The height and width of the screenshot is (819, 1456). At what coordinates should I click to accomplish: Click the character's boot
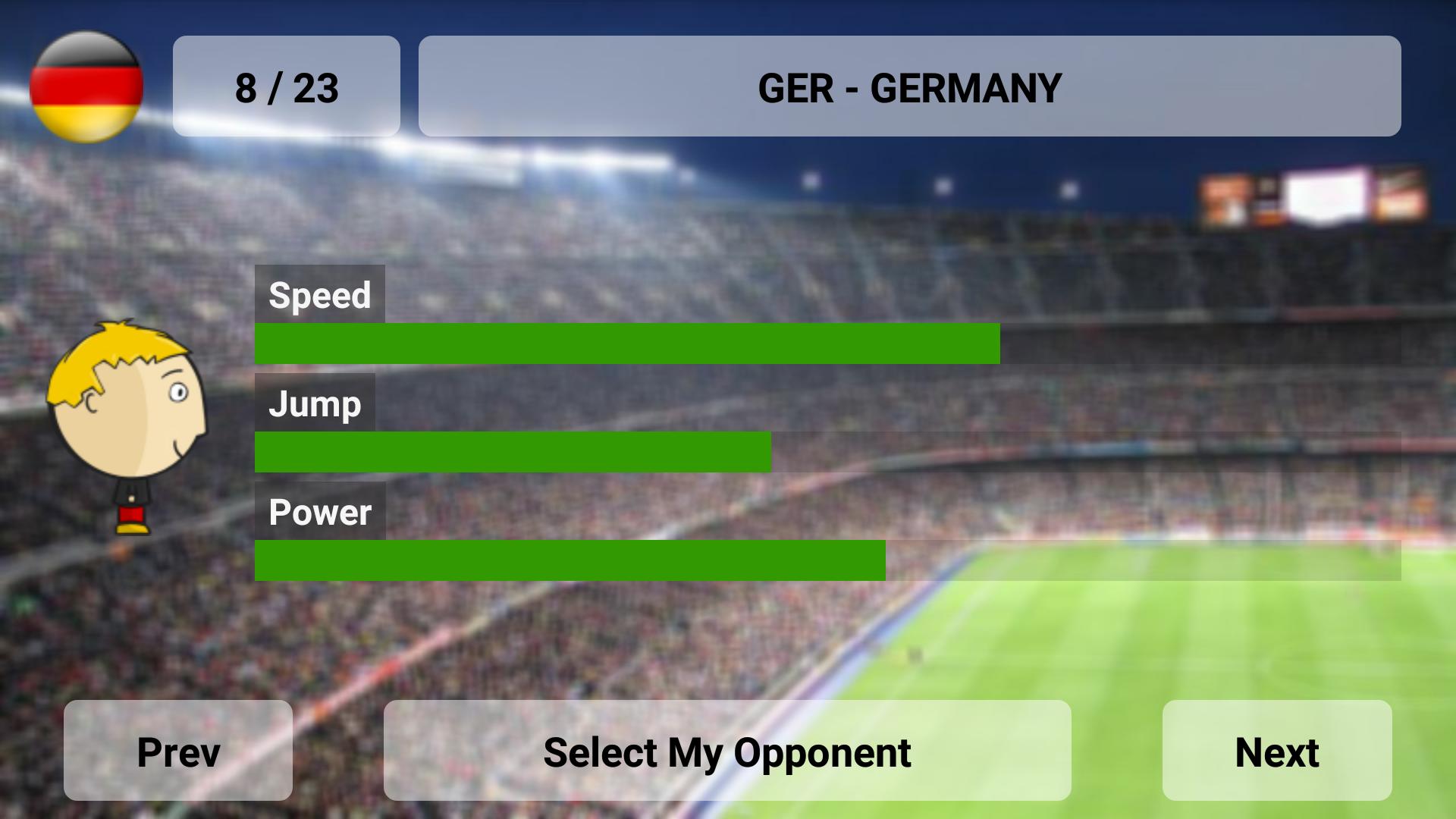133,531
